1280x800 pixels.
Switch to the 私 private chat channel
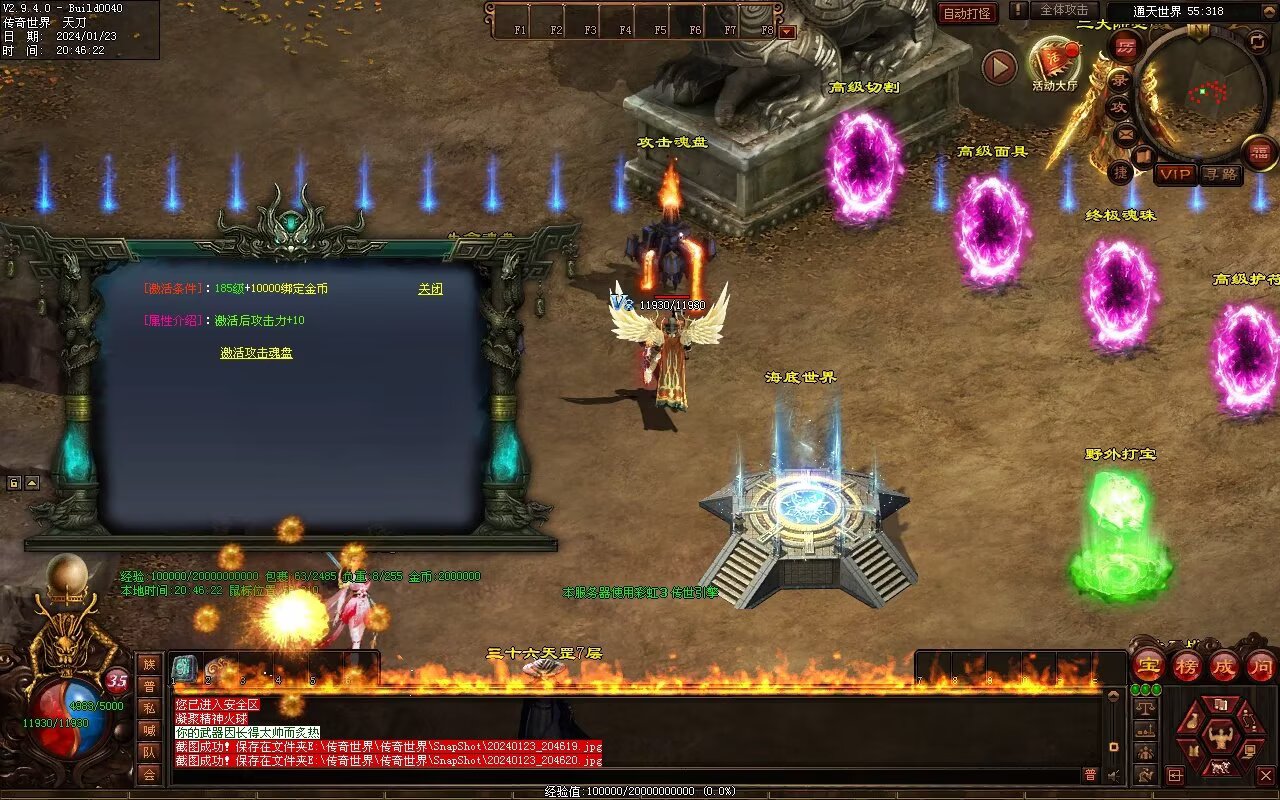click(149, 707)
